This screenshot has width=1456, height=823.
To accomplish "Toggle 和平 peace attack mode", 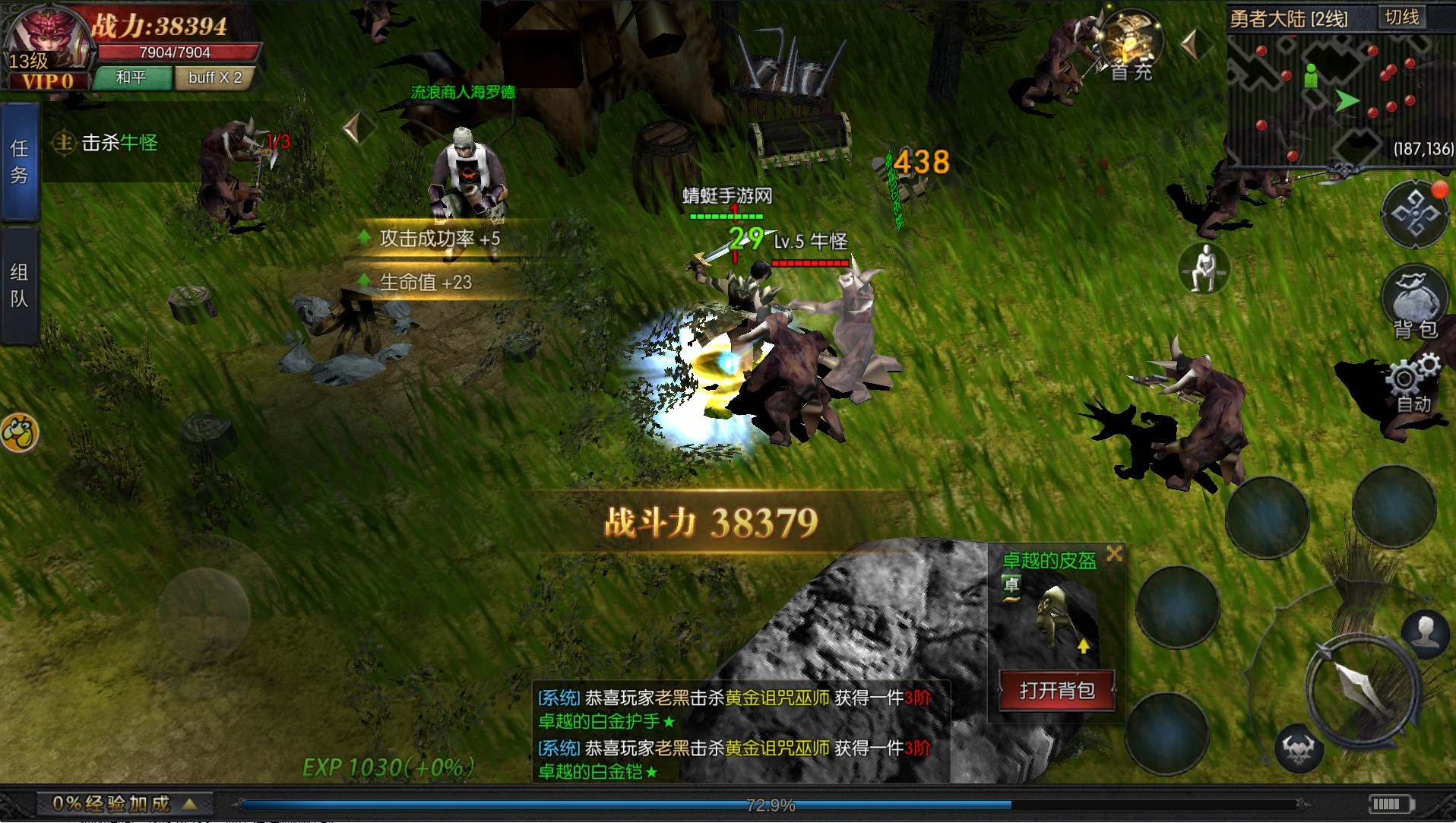I will point(133,78).
